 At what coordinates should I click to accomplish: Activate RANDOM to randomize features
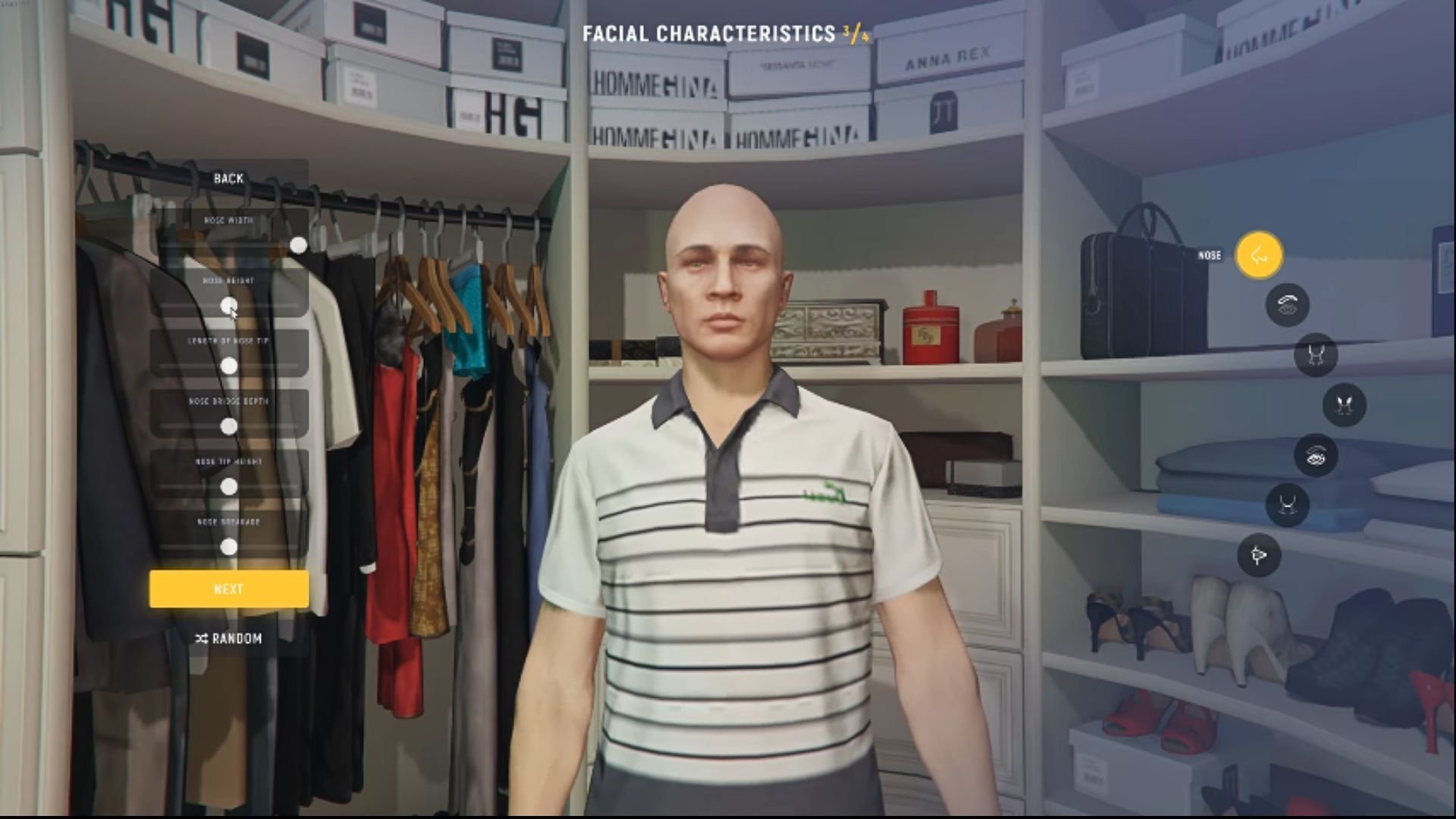pyautogui.click(x=237, y=639)
